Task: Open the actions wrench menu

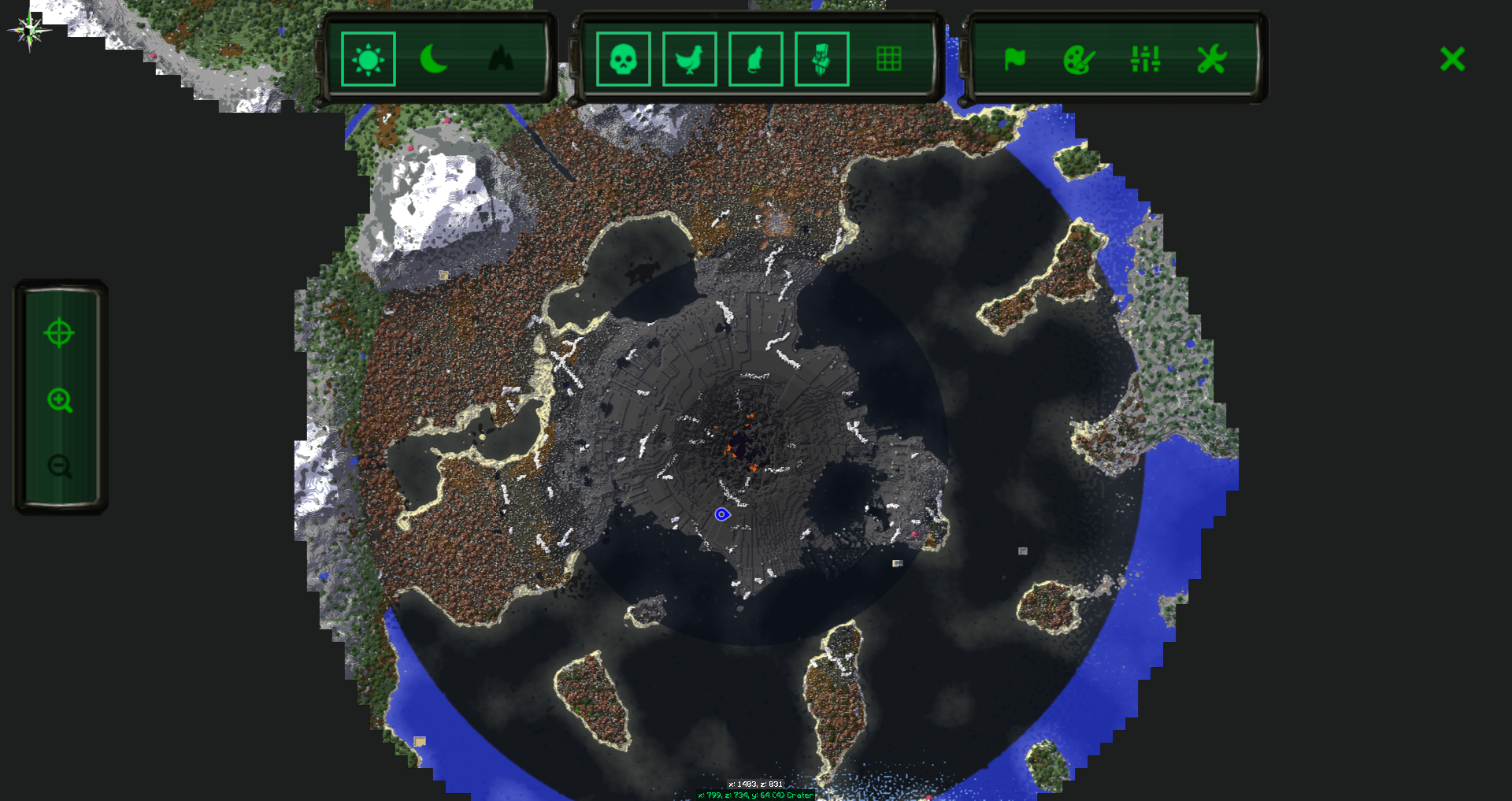Action: click(1212, 59)
